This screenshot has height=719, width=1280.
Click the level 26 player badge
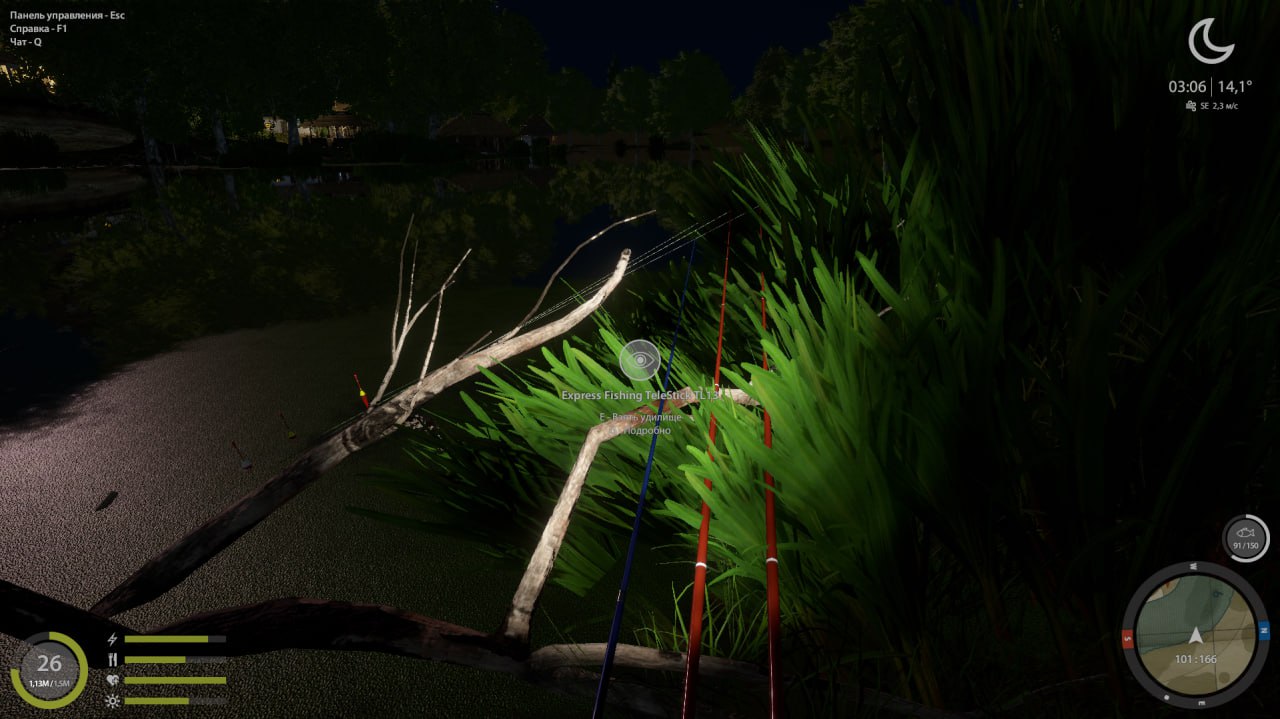(49, 668)
